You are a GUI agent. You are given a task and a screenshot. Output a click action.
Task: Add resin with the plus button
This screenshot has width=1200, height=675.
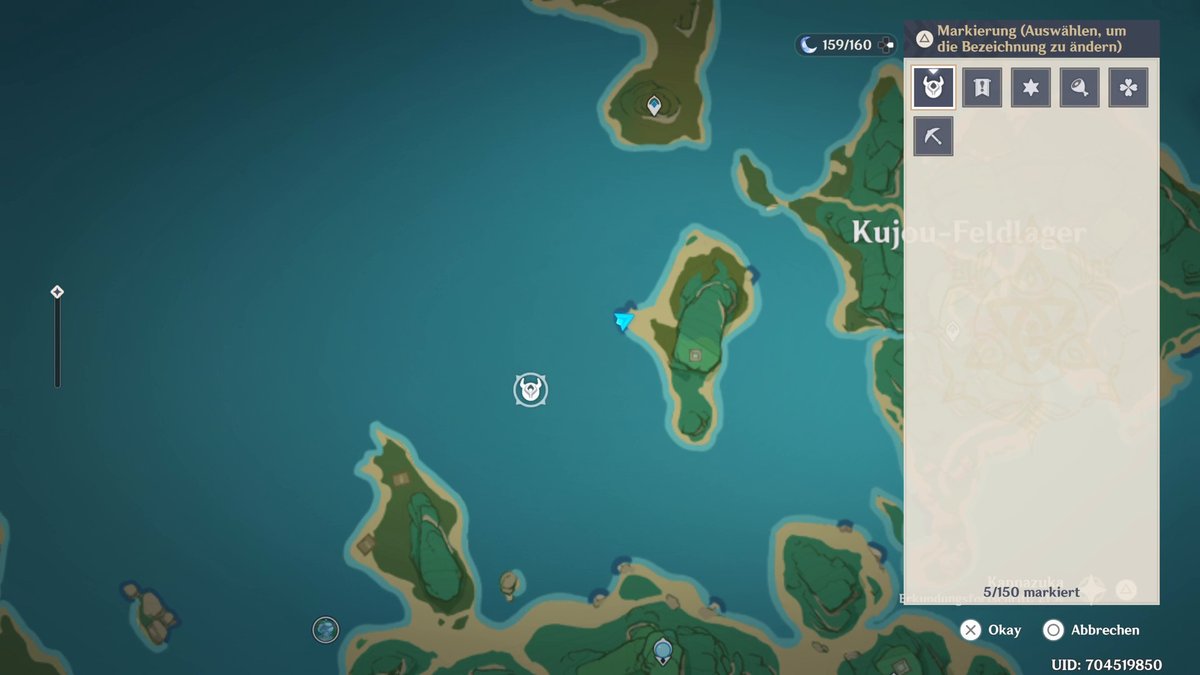[x=886, y=45]
